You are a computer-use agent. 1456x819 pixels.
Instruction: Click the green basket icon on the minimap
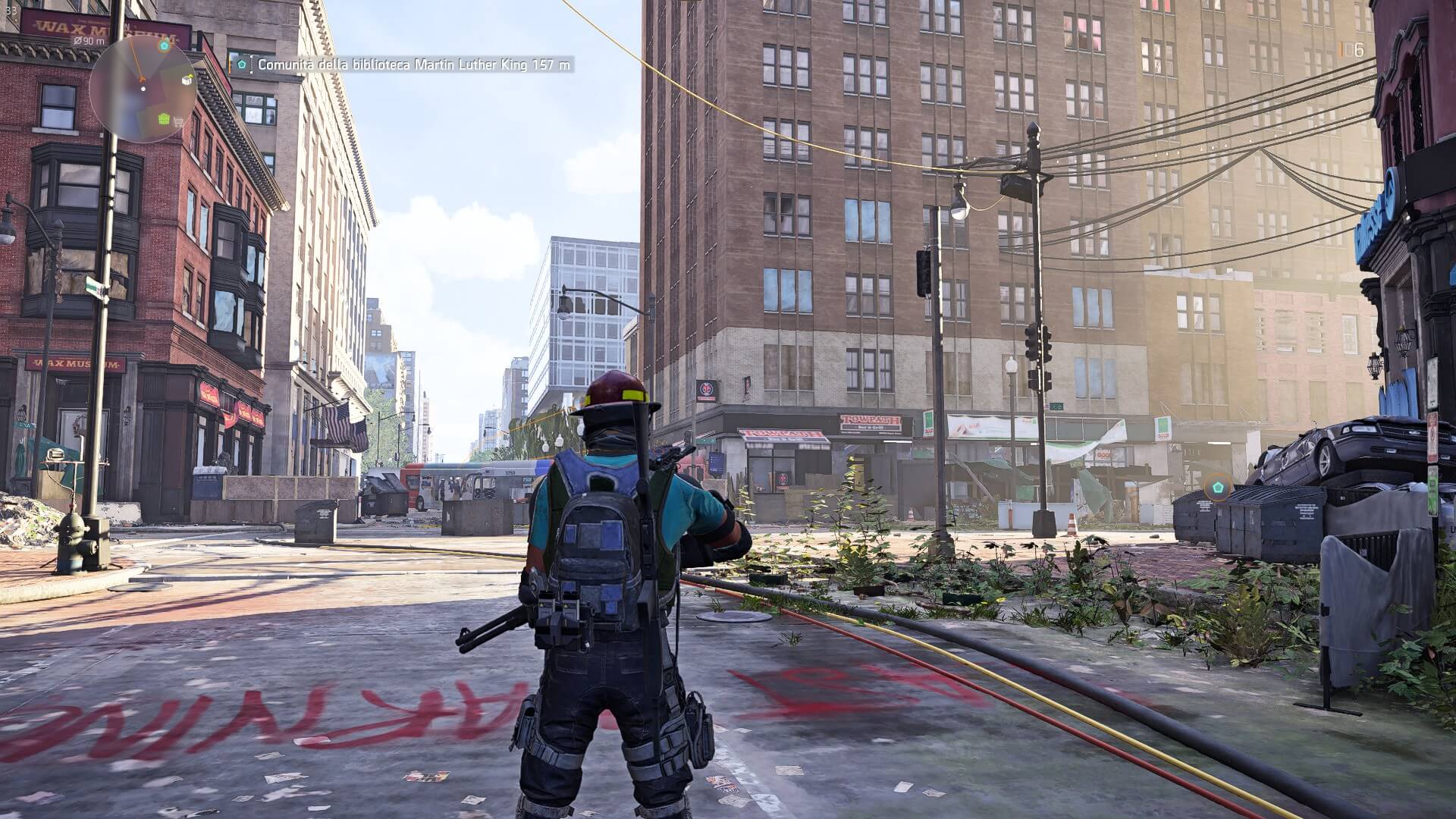[x=164, y=118]
